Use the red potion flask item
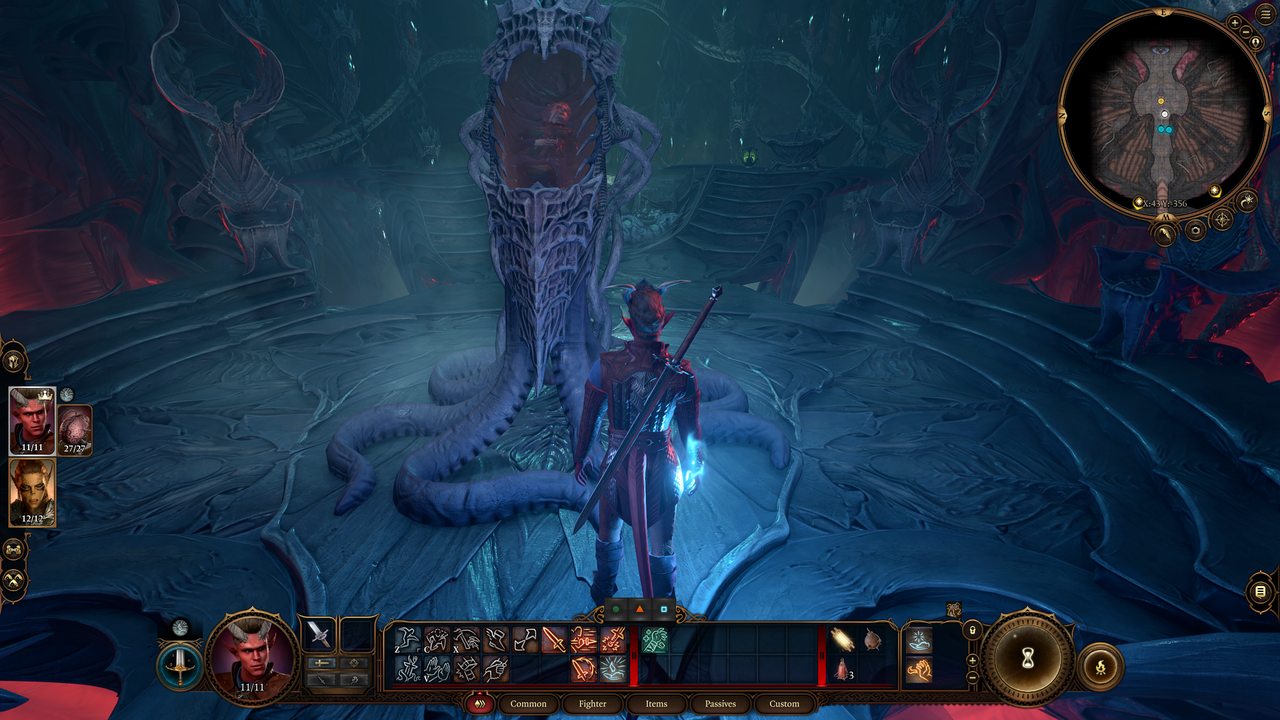 point(842,670)
